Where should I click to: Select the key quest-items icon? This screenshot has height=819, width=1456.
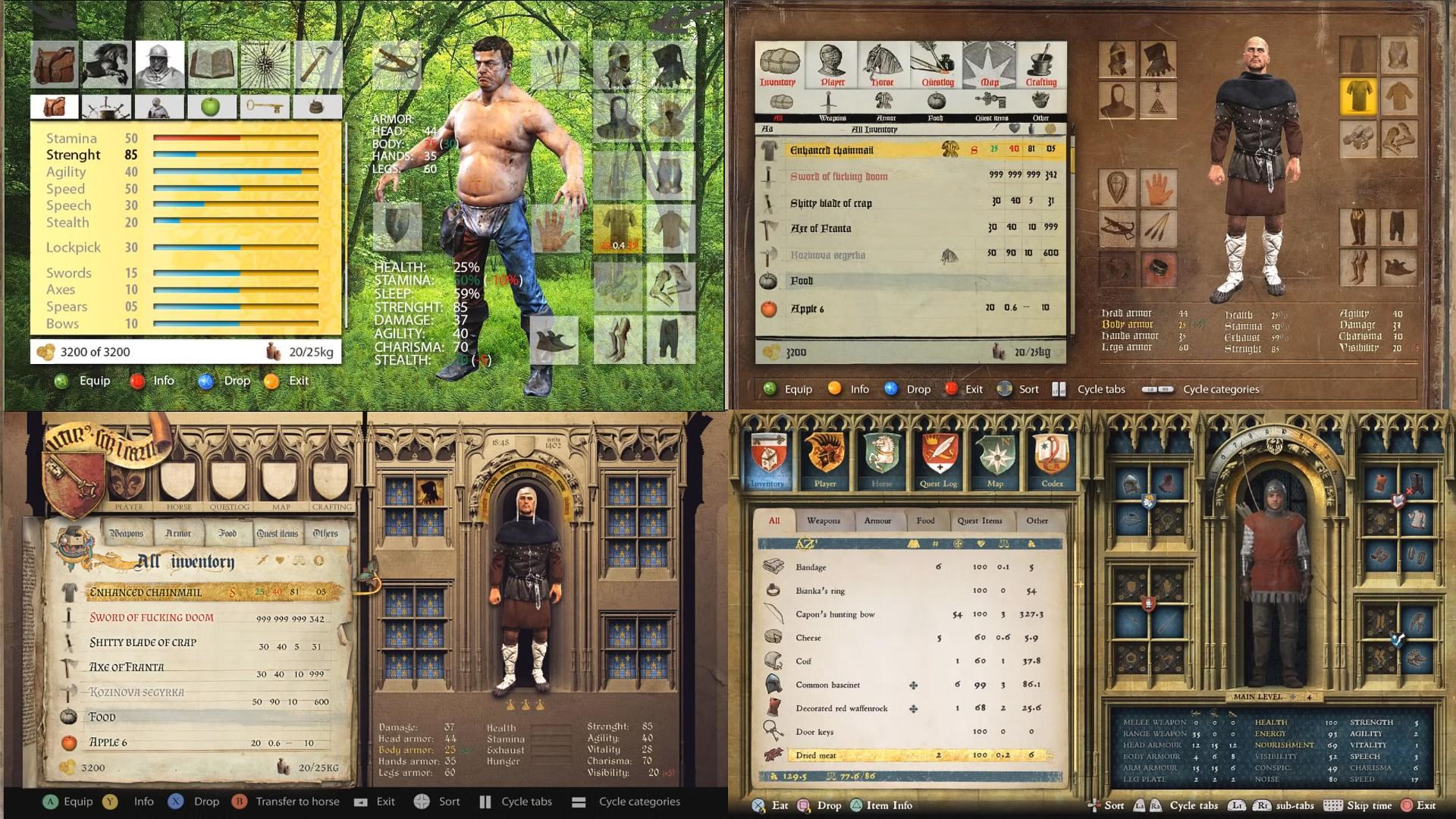pos(266,106)
